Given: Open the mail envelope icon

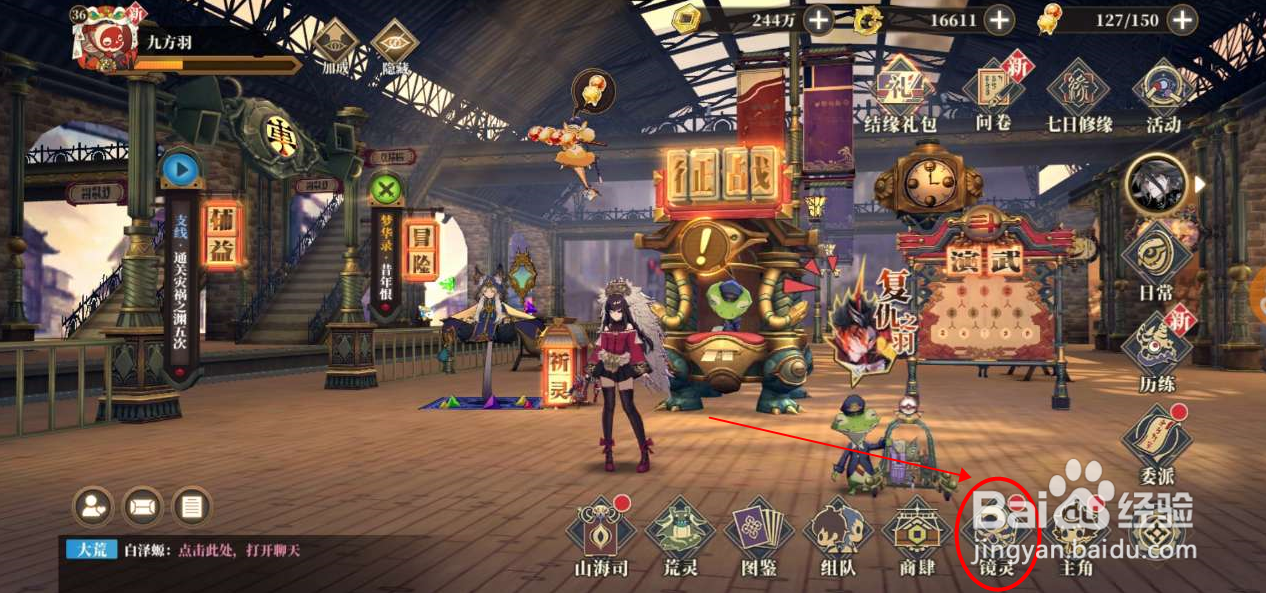Looking at the screenshot, I should pos(142,507).
